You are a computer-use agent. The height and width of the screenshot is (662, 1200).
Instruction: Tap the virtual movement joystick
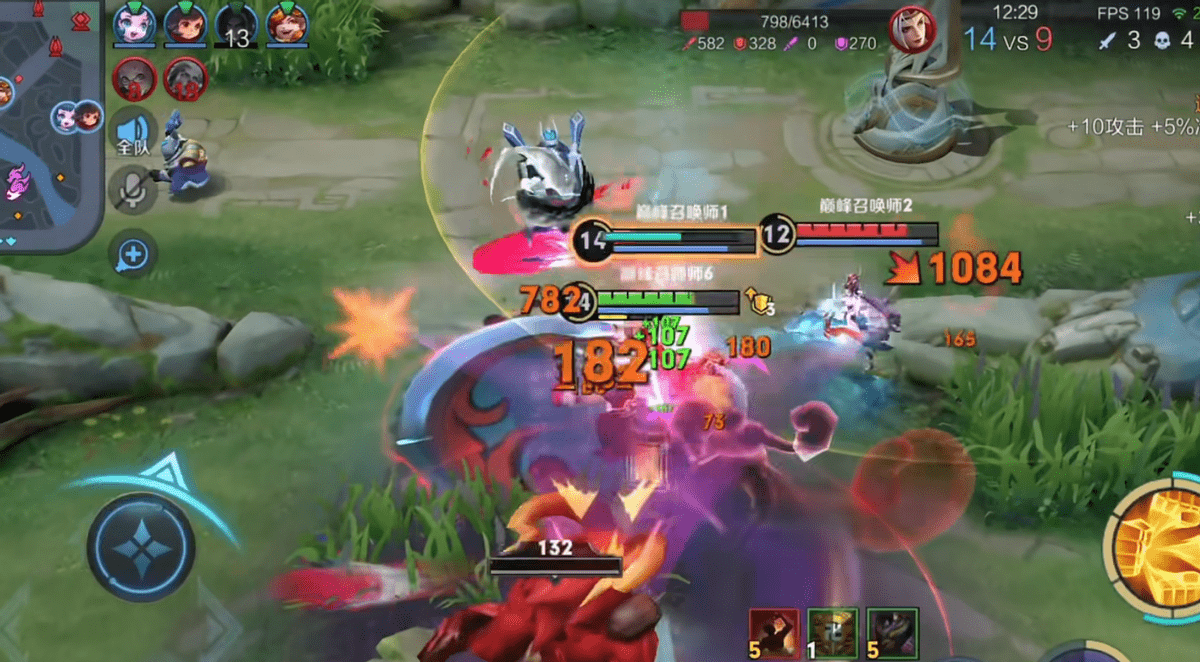[x=141, y=546]
